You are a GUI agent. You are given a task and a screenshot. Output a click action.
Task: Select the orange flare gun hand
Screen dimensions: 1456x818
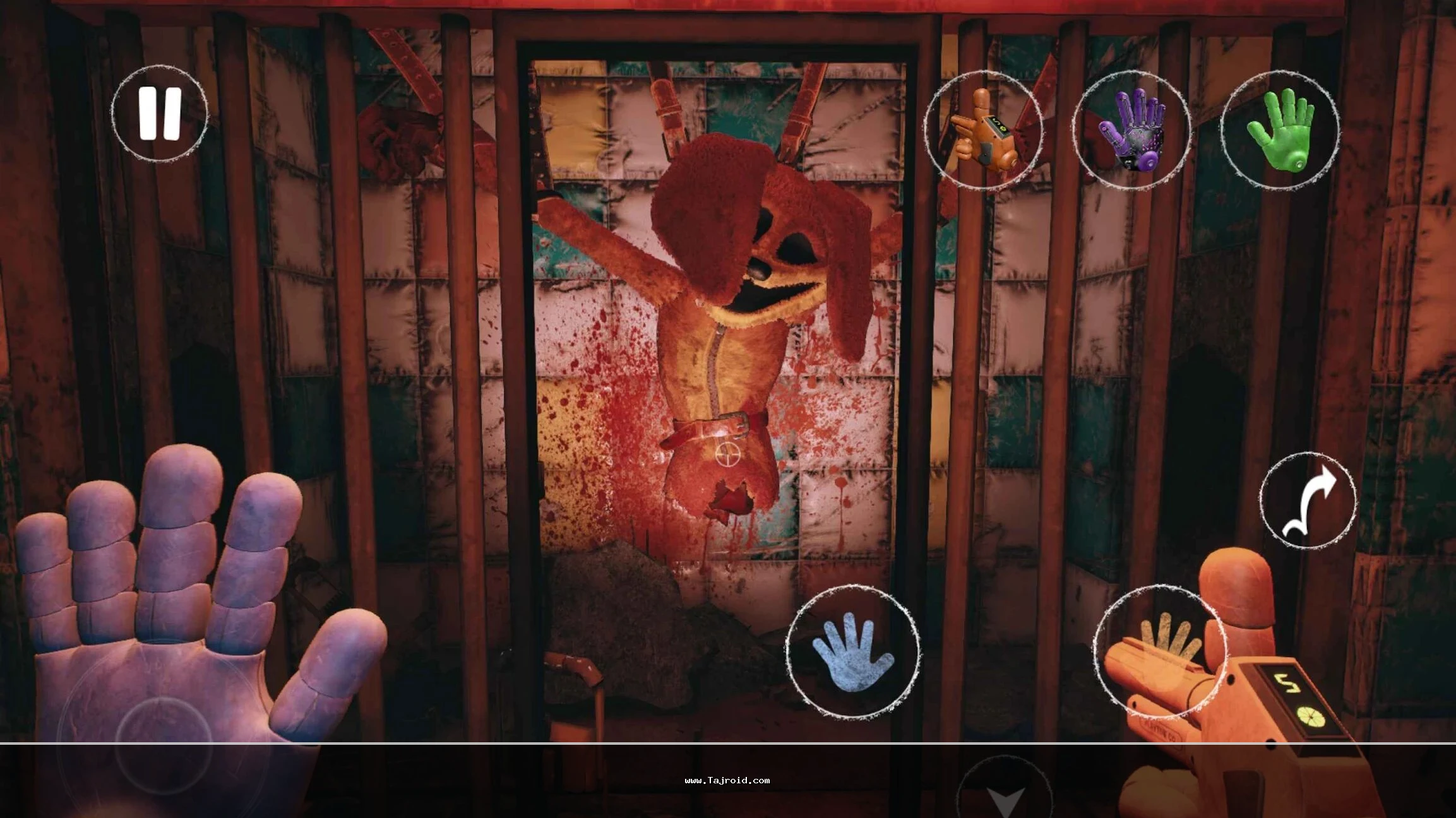tap(982, 129)
